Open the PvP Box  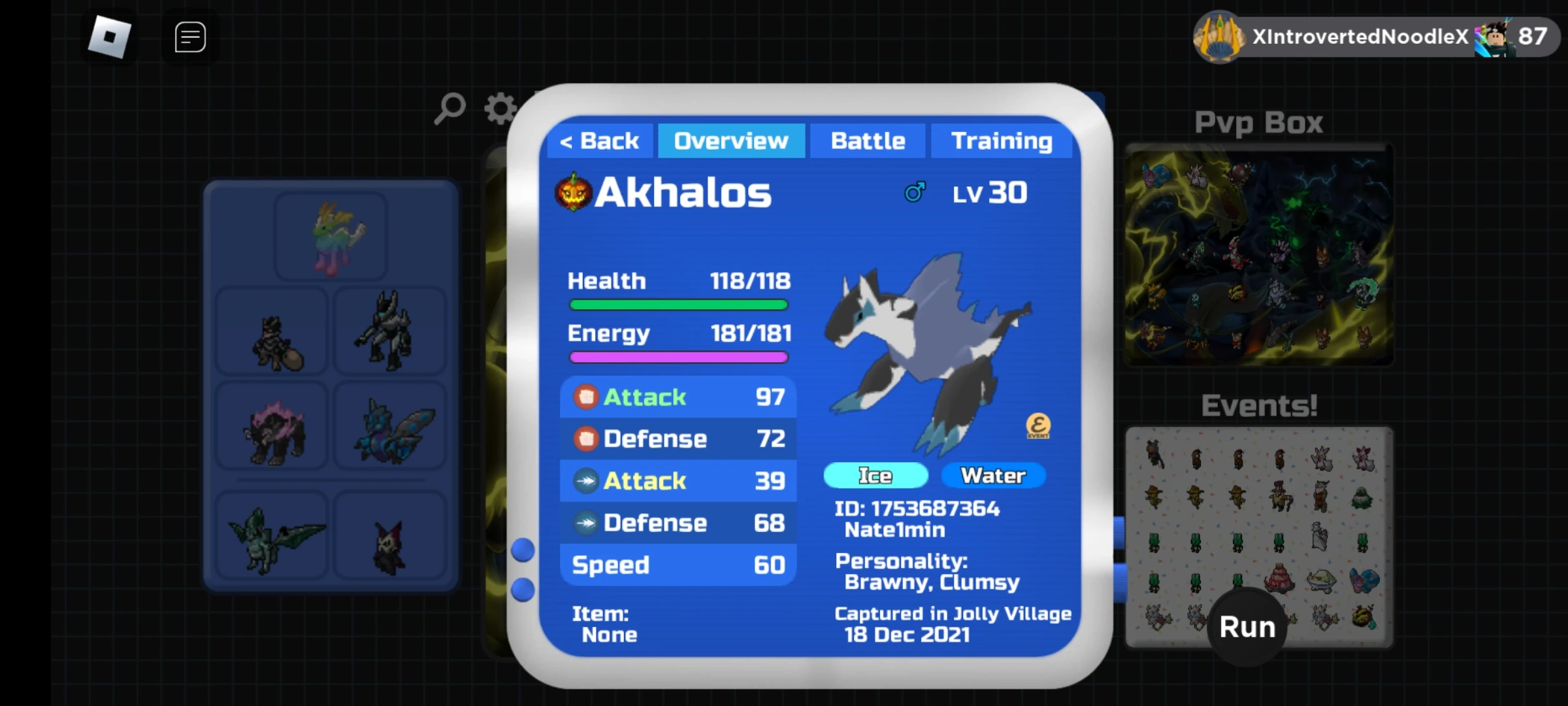[x=1258, y=255]
